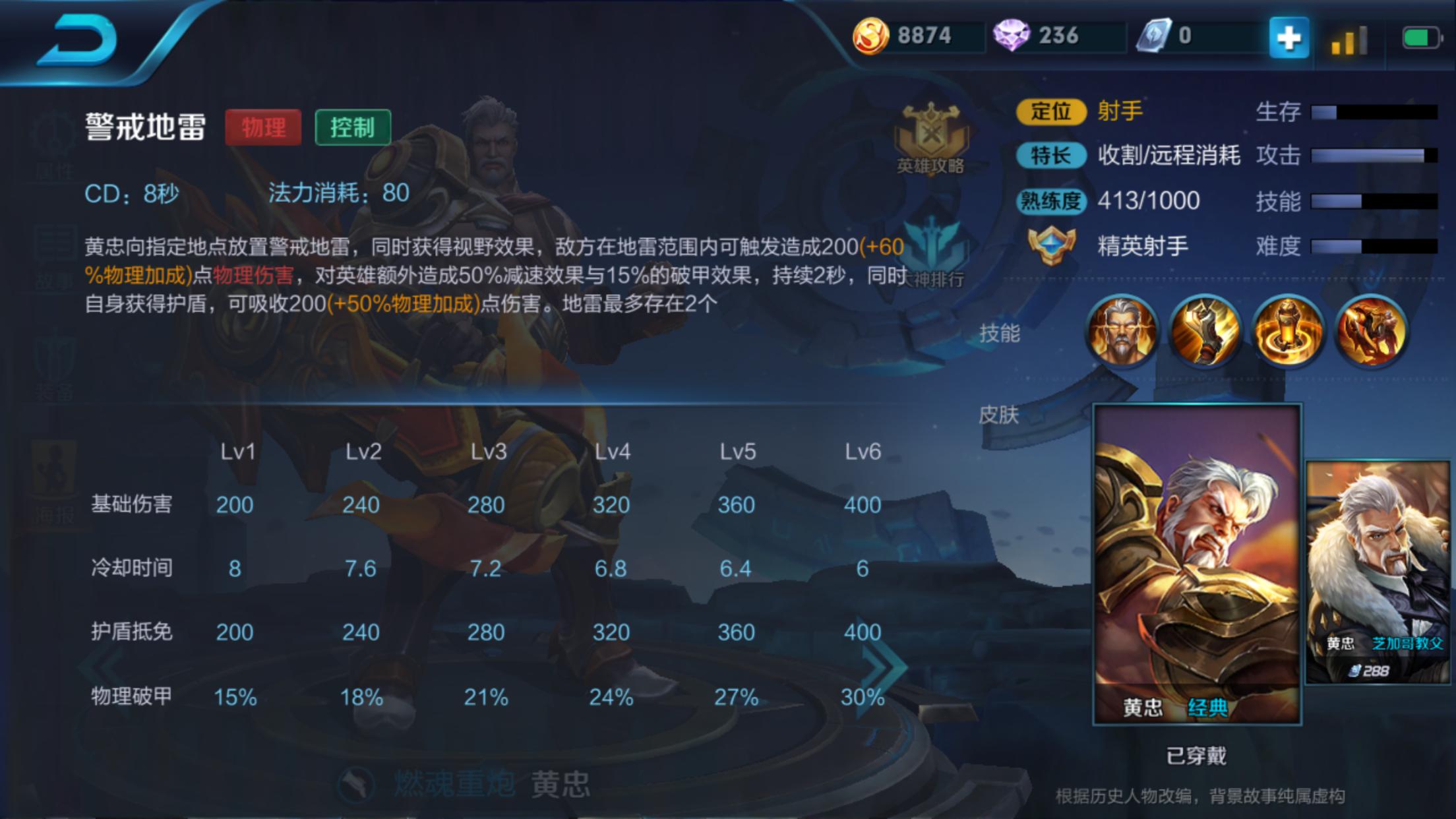1456x819 pixels.
Task: Check the 熟练度 proficiency label
Action: 1050,202
